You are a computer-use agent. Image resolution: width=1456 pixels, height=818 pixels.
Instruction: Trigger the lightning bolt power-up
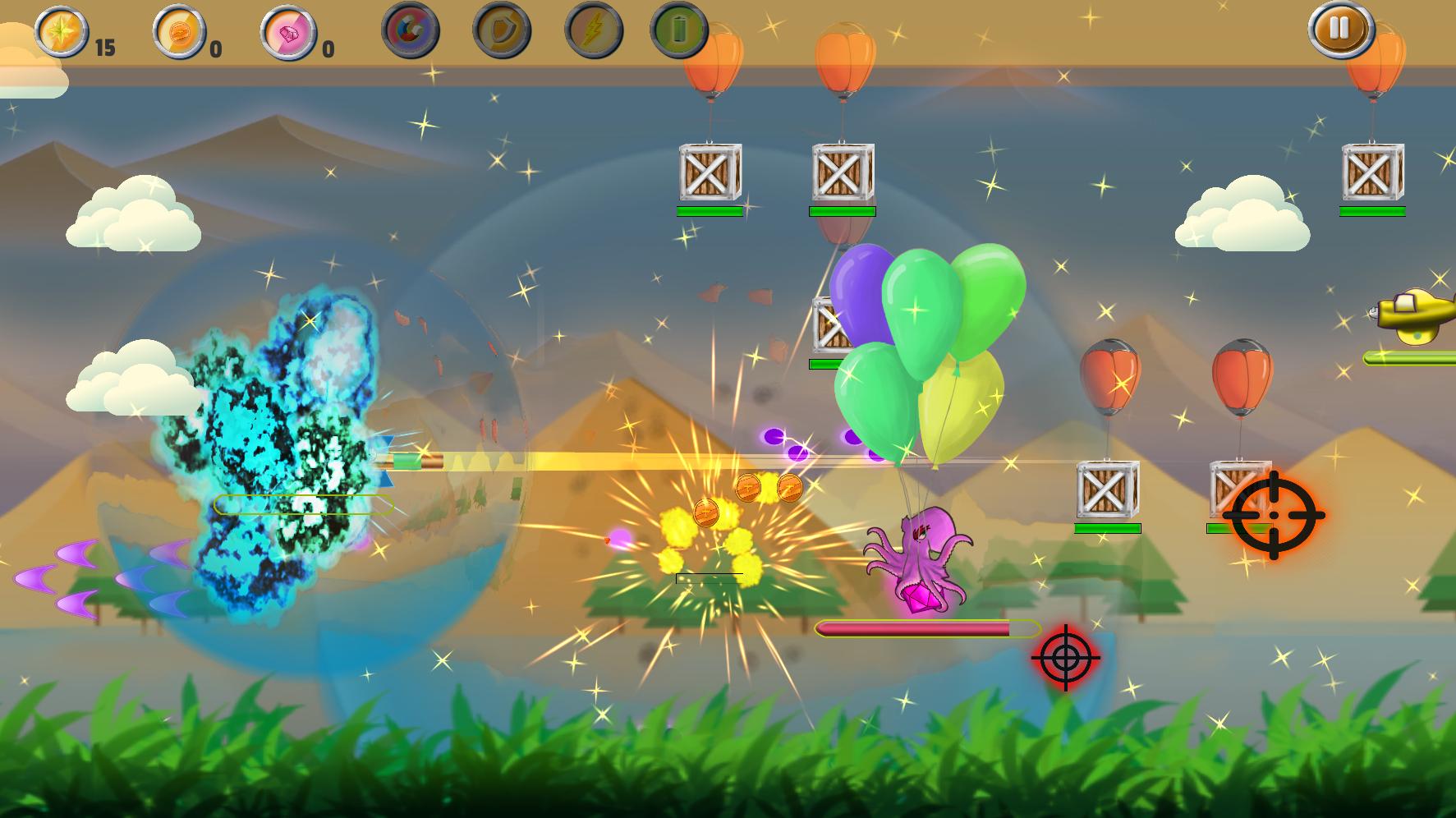(593, 31)
